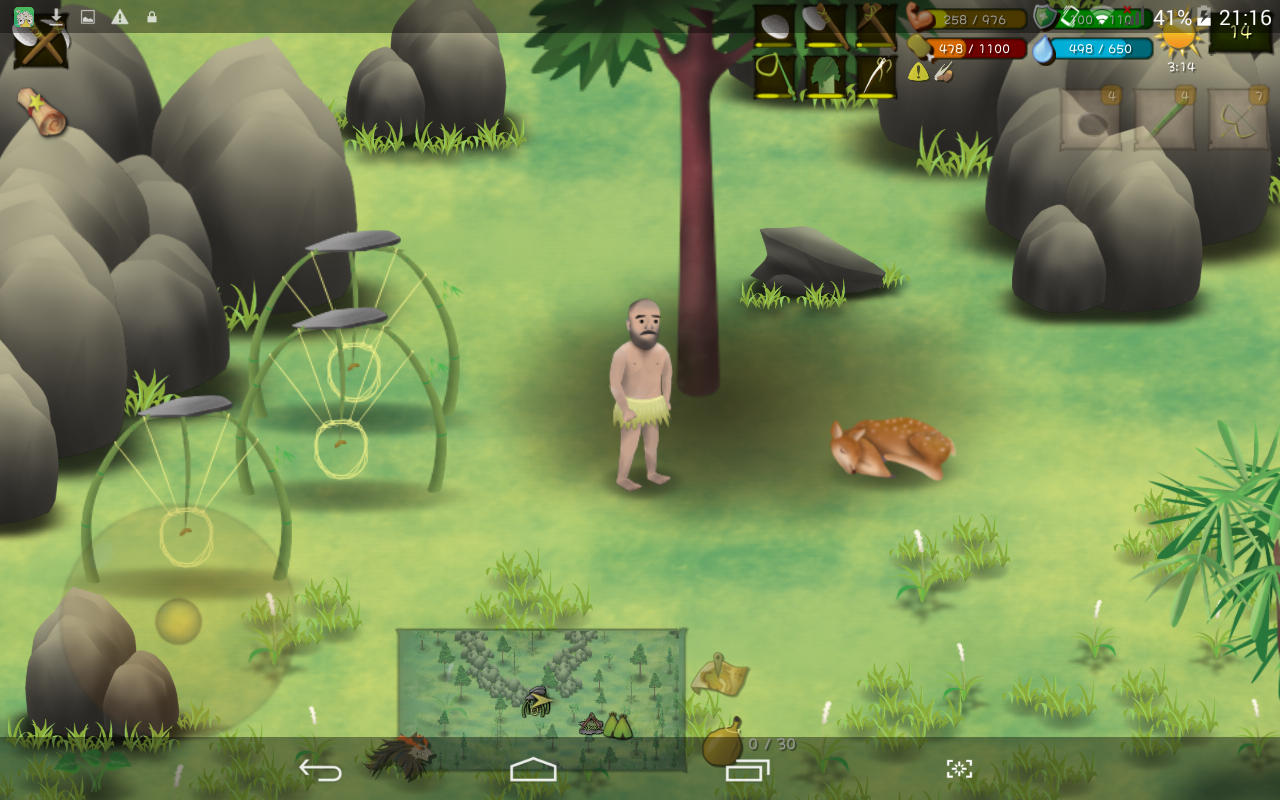Tap the virtual joystick's yellow knob
1280x800 pixels.
[178, 621]
